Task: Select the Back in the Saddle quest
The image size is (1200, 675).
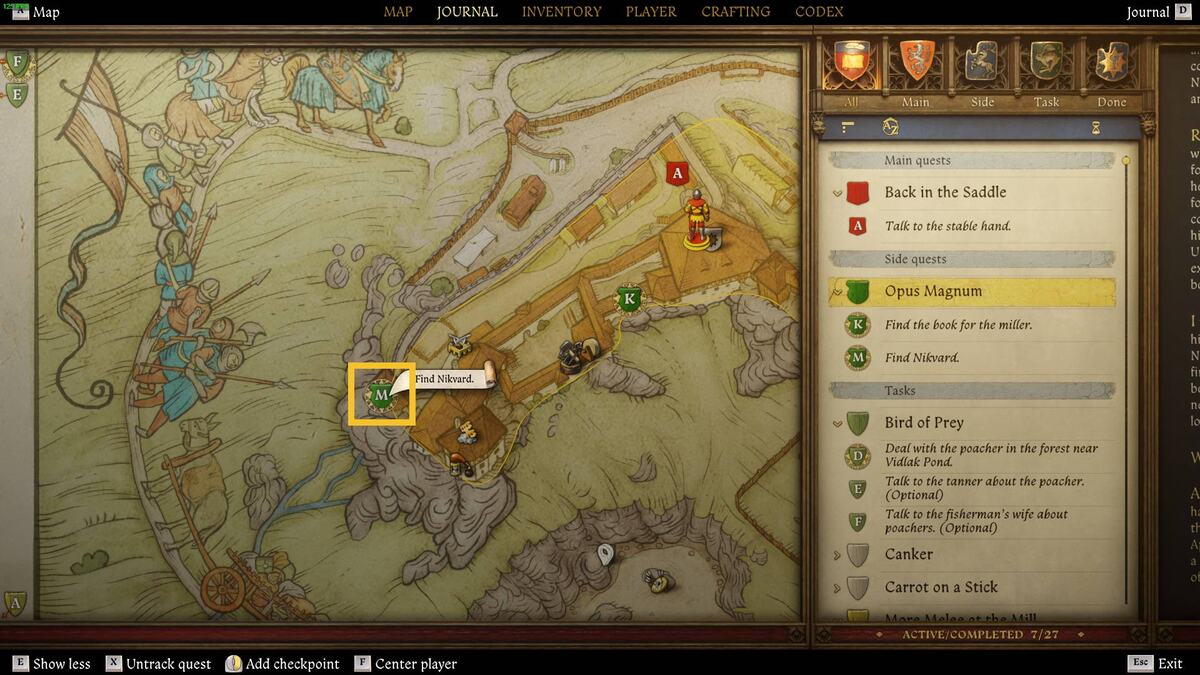Action: coord(945,192)
